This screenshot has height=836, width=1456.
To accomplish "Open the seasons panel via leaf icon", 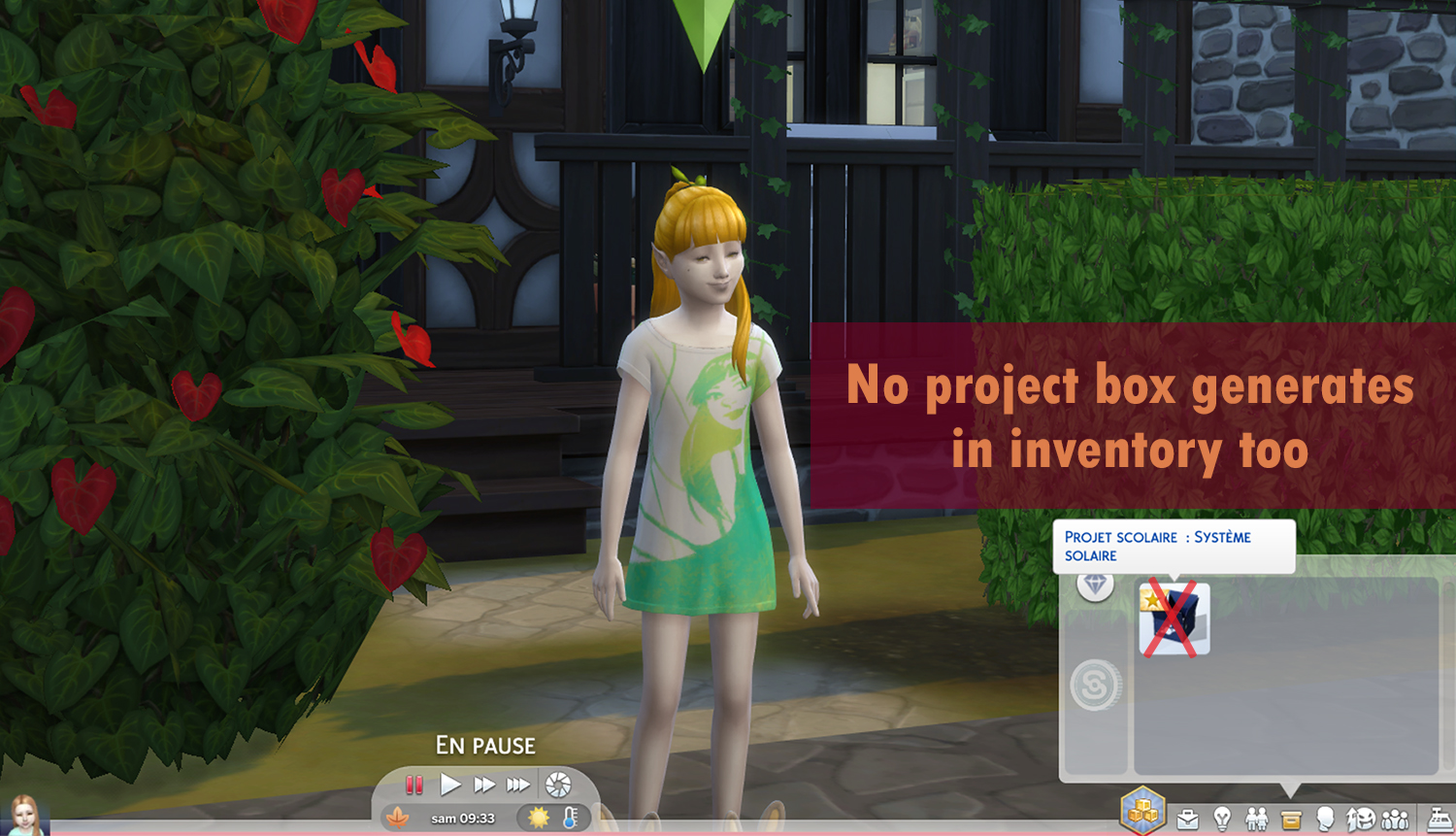I will [398, 818].
